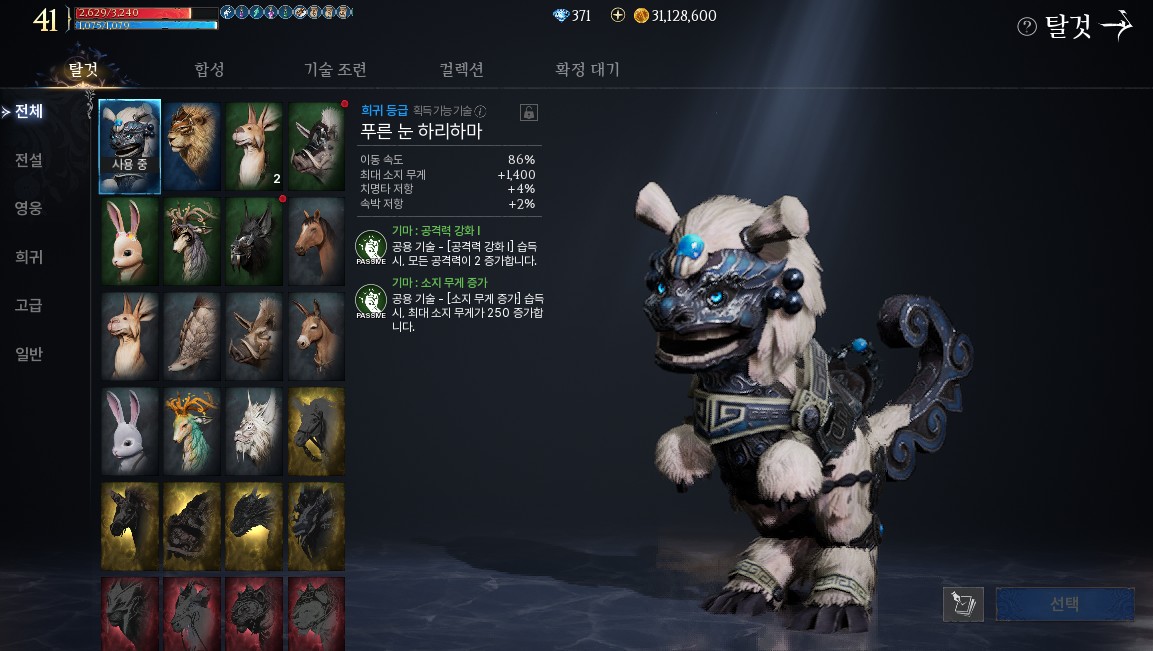Switch to the 합성 tab
The width and height of the screenshot is (1153, 651).
(209, 69)
